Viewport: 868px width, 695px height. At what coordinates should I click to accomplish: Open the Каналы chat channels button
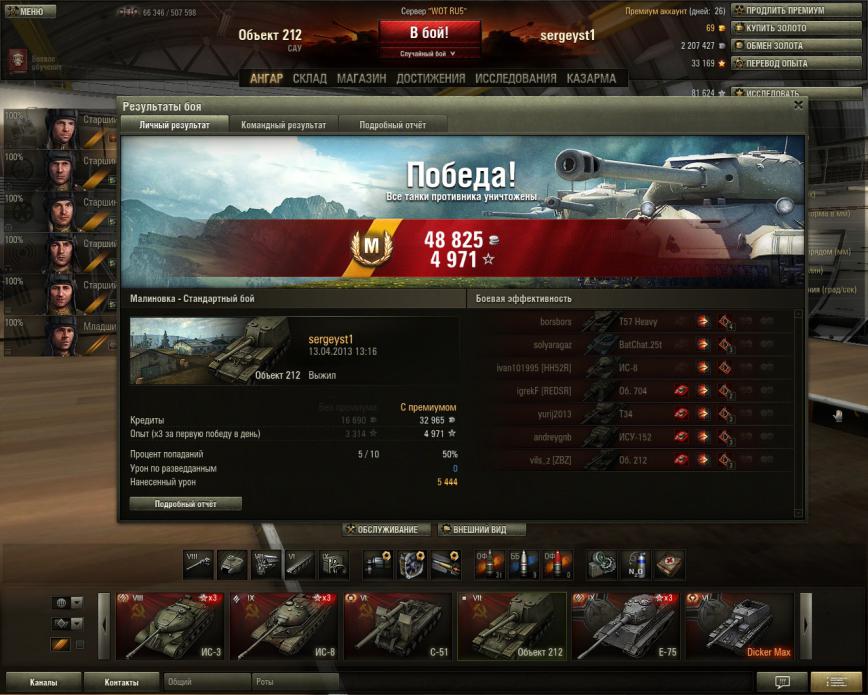42,682
